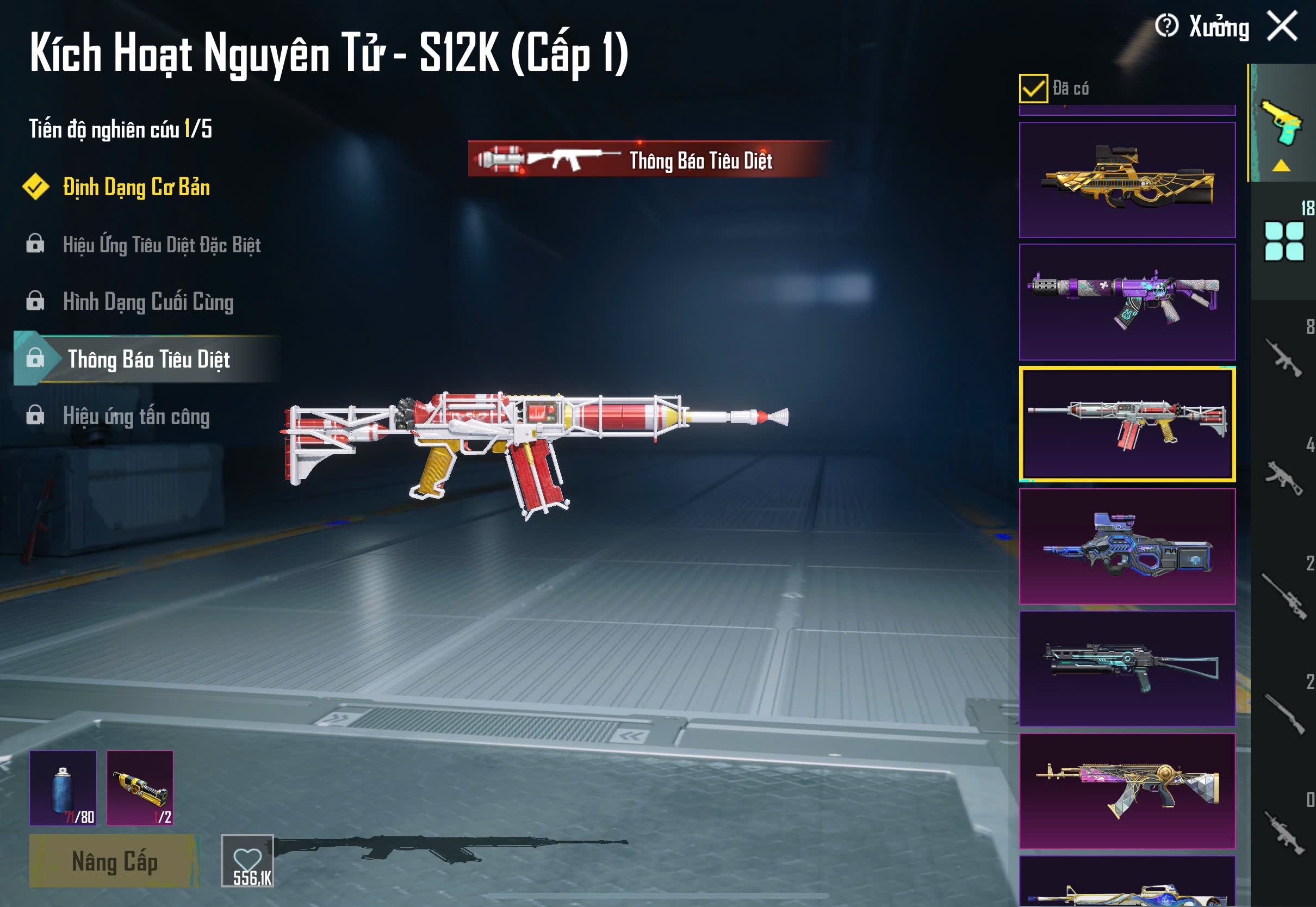Switch to the sniper rifle category
Image resolution: width=1316 pixels, height=907 pixels.
coord(1283,597)
